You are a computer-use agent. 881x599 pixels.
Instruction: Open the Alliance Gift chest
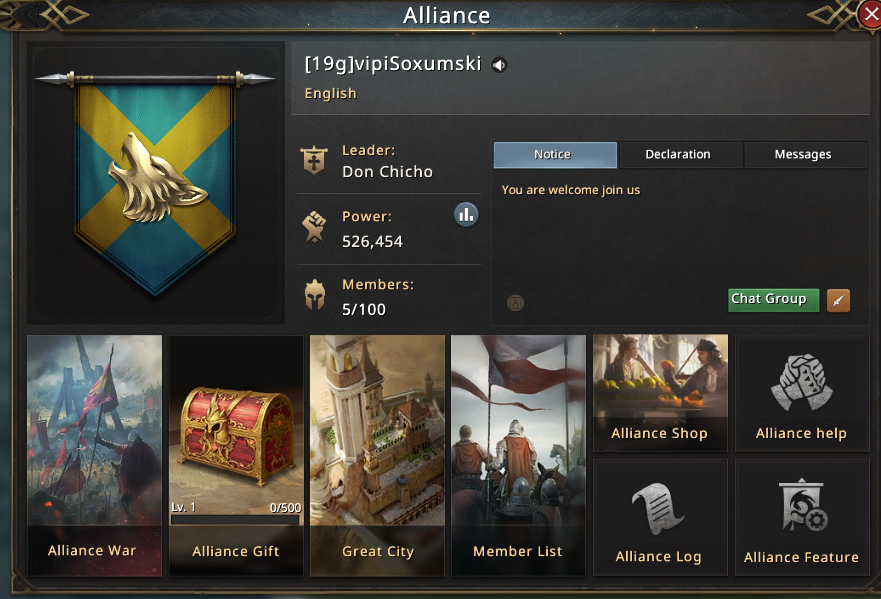coord(236,455)
